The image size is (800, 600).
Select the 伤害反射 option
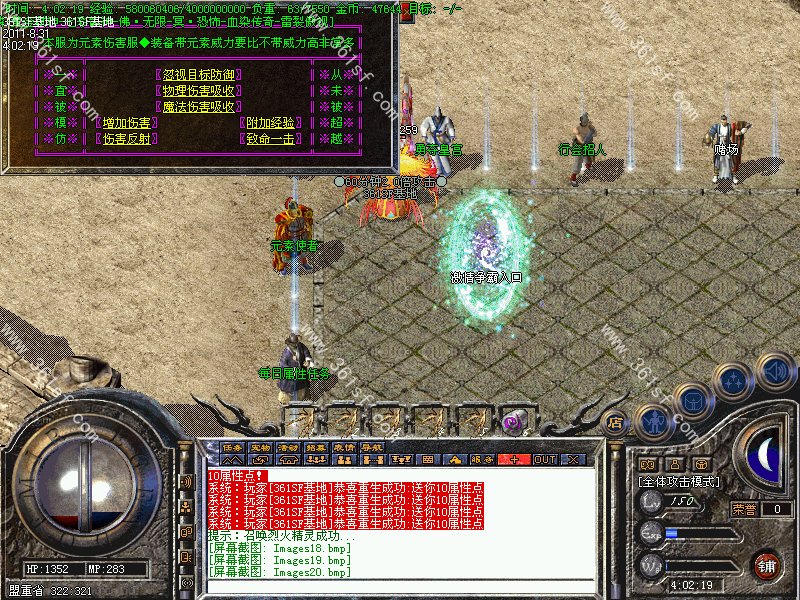pyautogui.click(x=127, y=139)
